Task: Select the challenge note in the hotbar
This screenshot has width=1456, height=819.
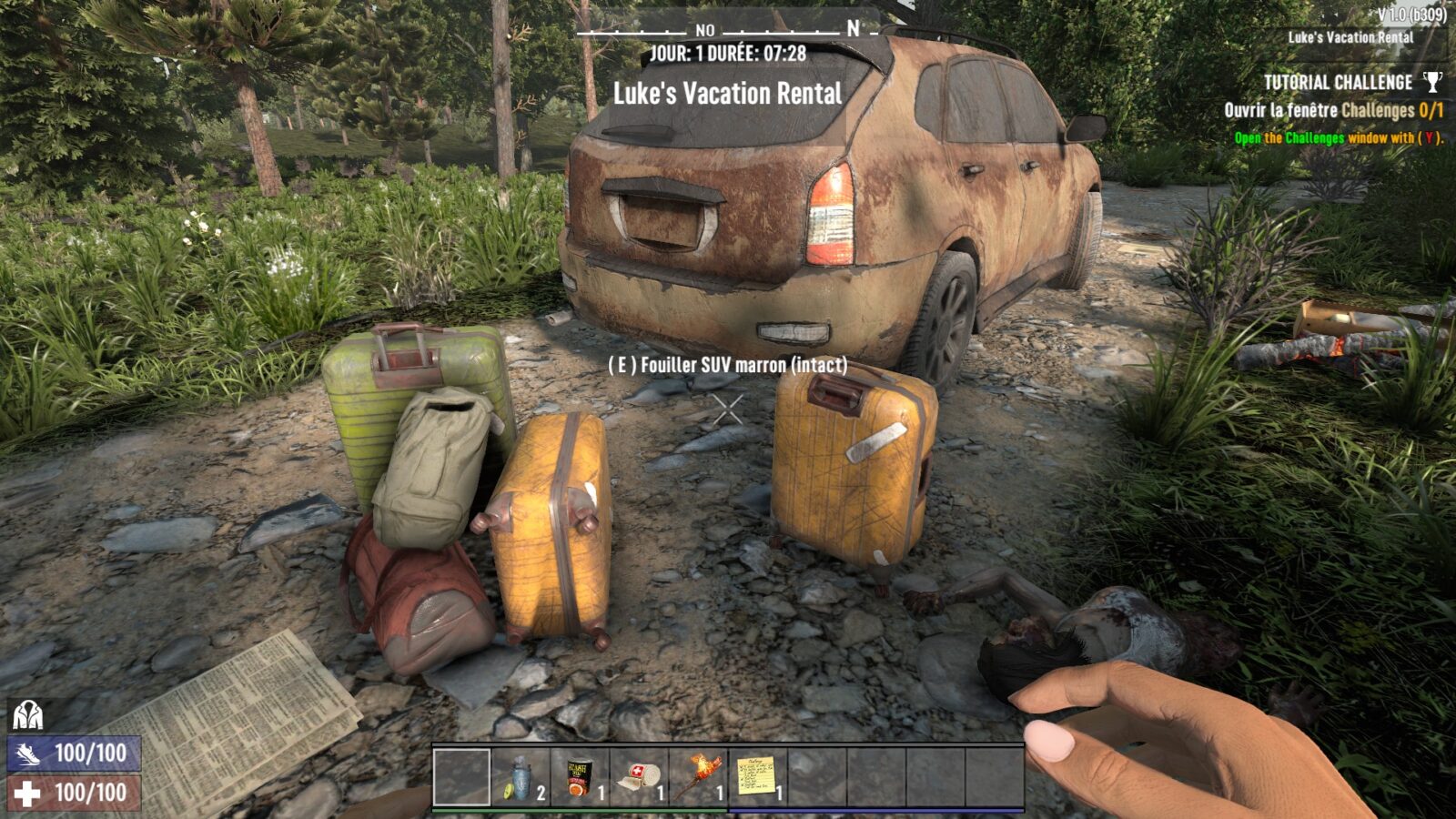Action: coord(756,778)
